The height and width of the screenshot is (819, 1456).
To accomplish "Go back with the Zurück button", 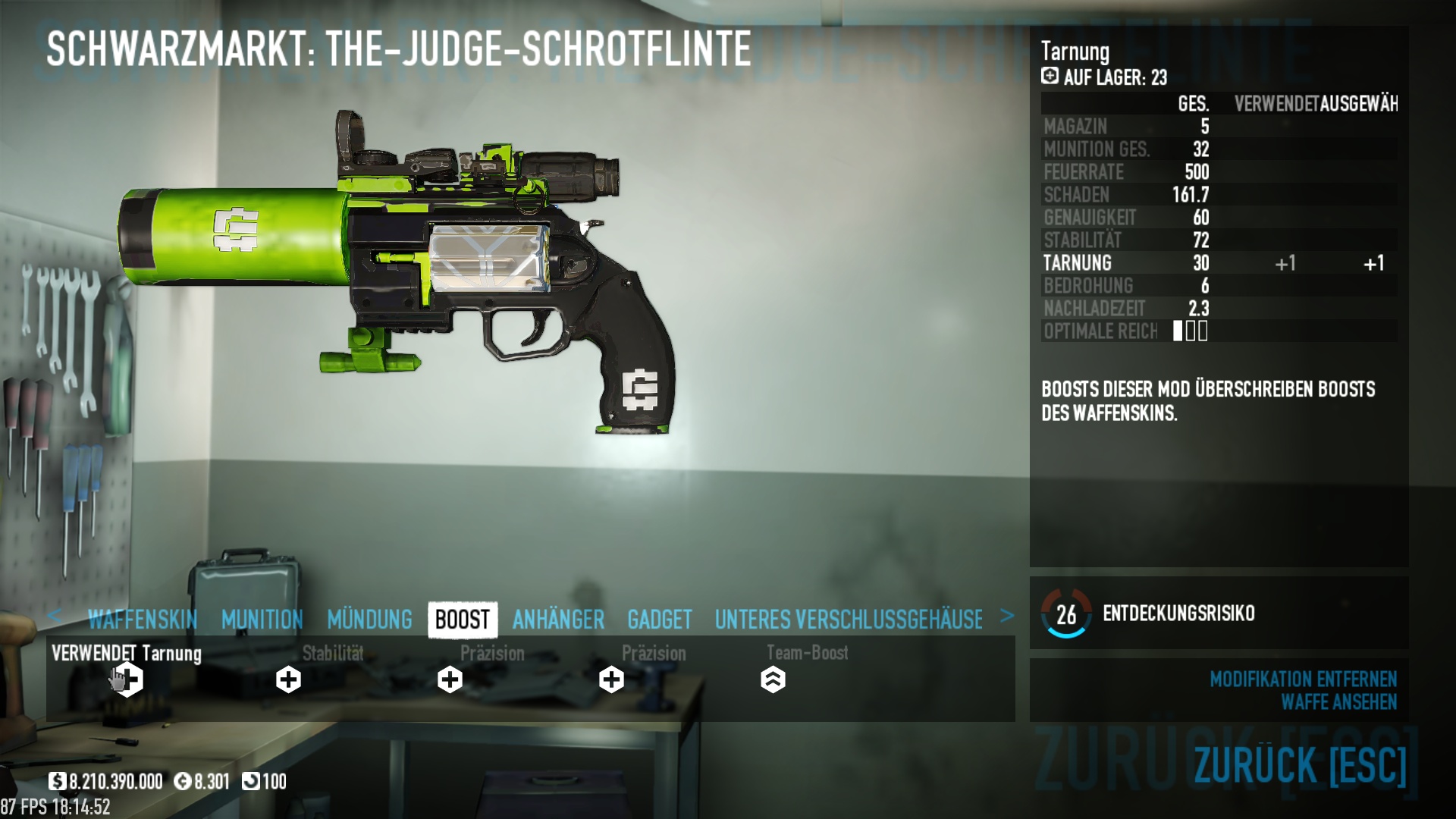I will 1300,764.
